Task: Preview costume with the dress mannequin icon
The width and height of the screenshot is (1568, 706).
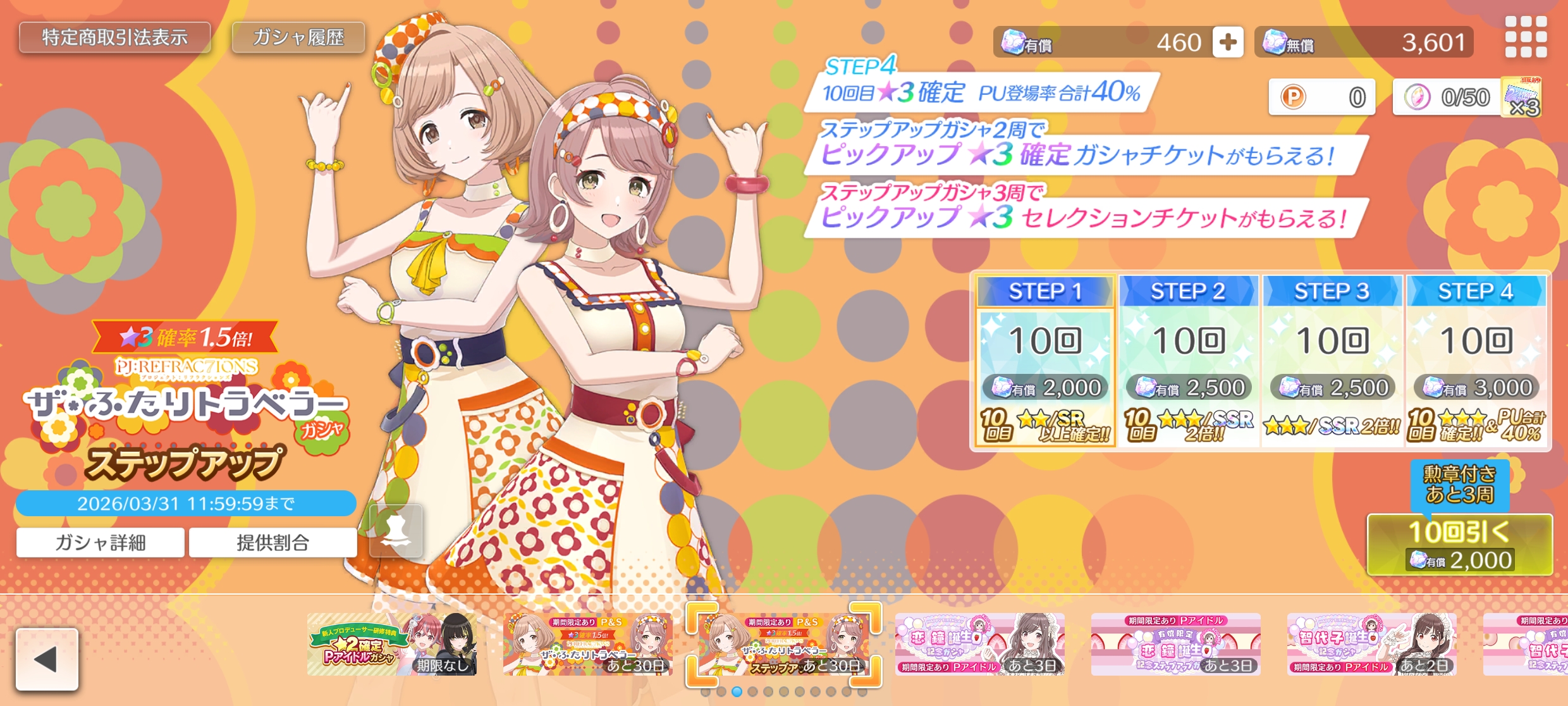Action: 396,531
